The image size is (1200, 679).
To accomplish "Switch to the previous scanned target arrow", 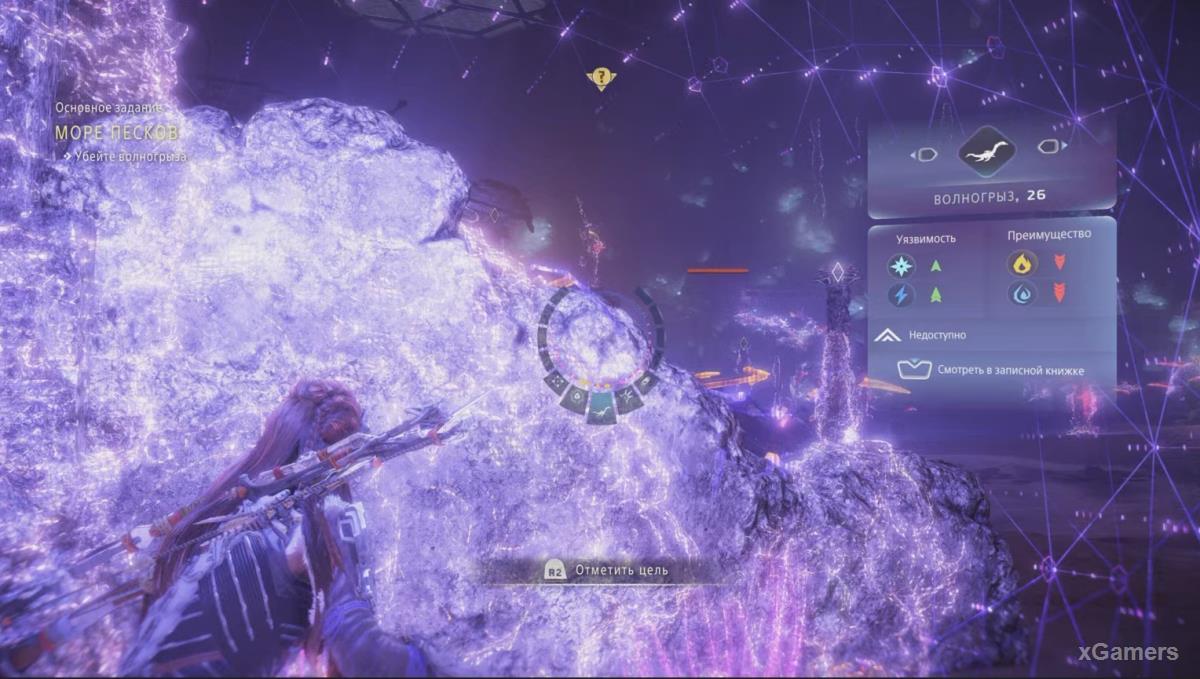I will click(x=925, y=154).
